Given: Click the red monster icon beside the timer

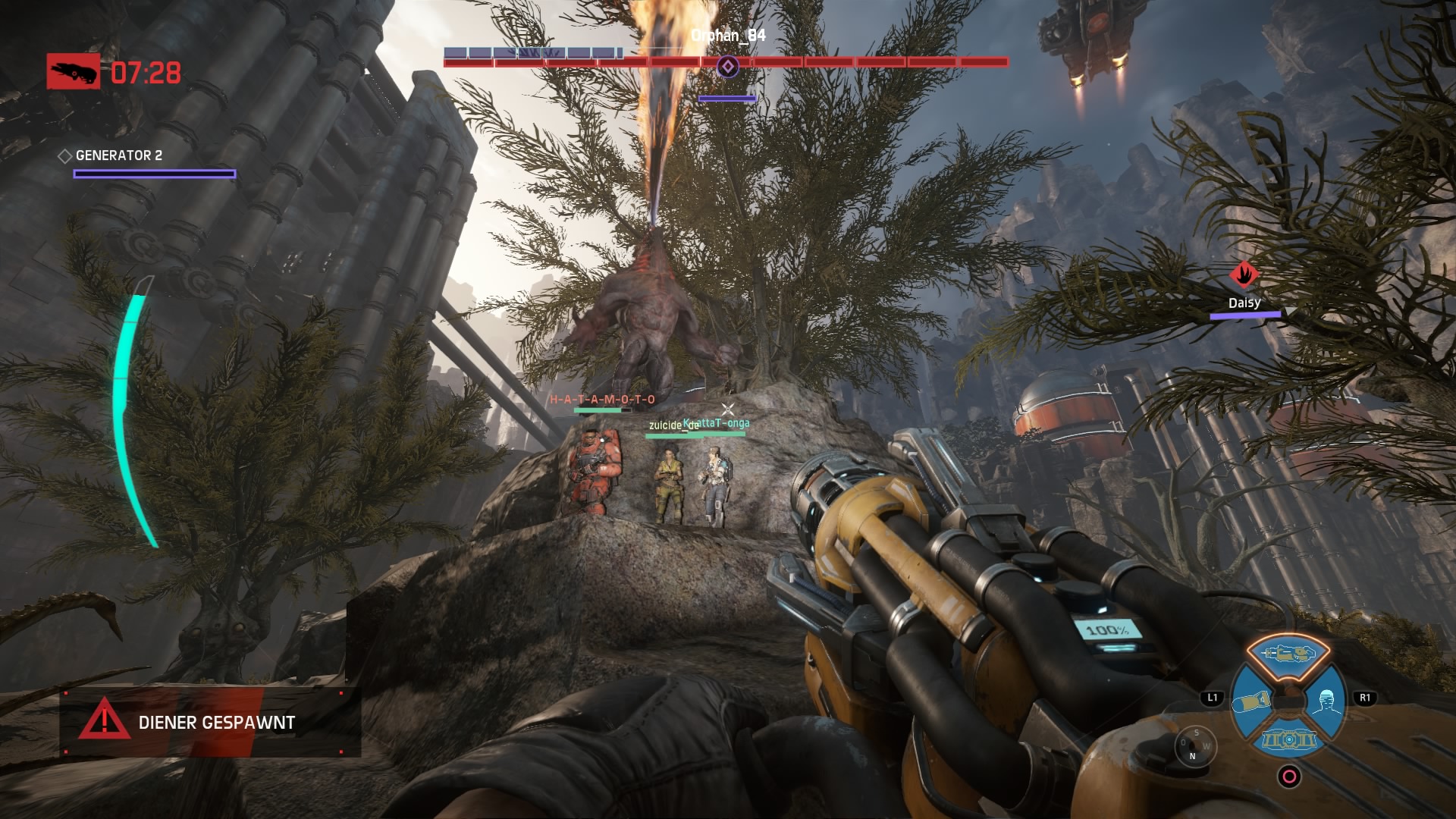Looking at the screenshot, I should (x=74, y=72).
